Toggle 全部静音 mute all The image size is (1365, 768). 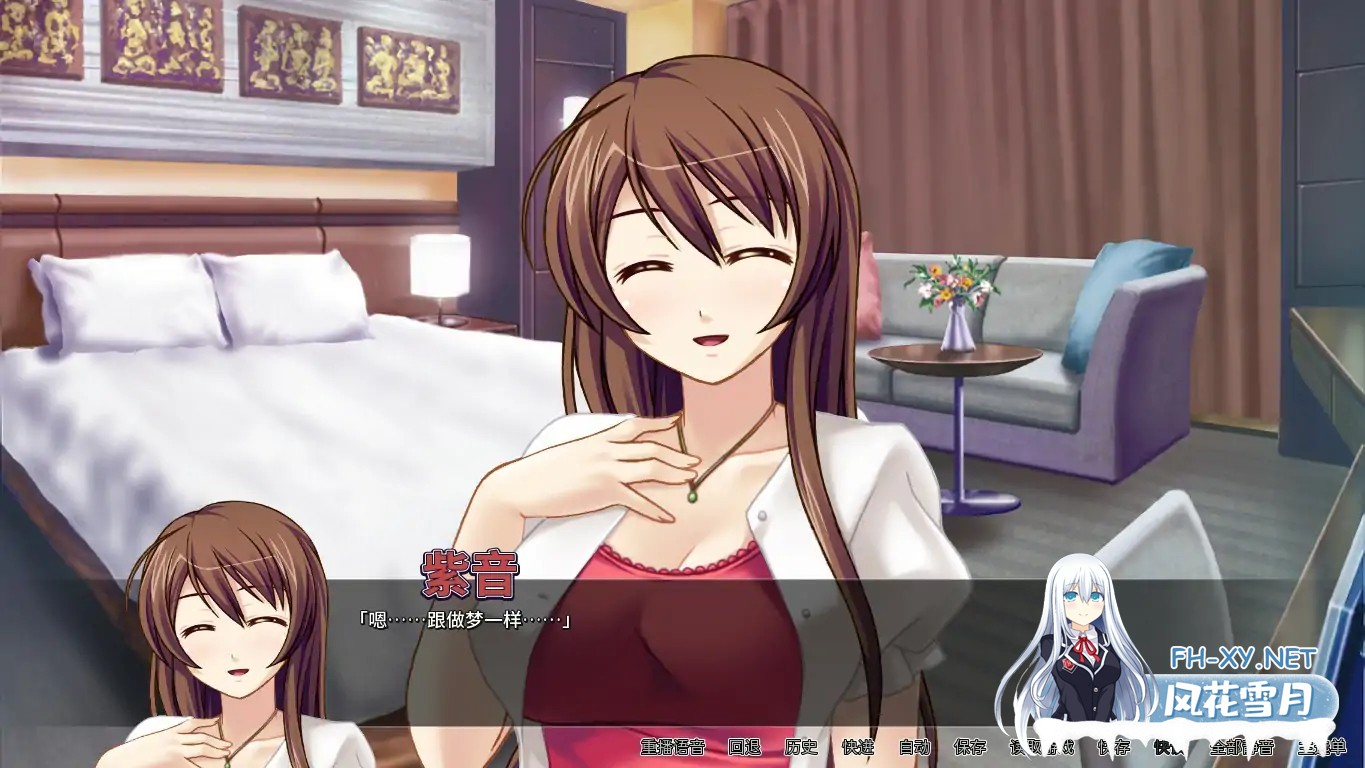click(1241, 747)
